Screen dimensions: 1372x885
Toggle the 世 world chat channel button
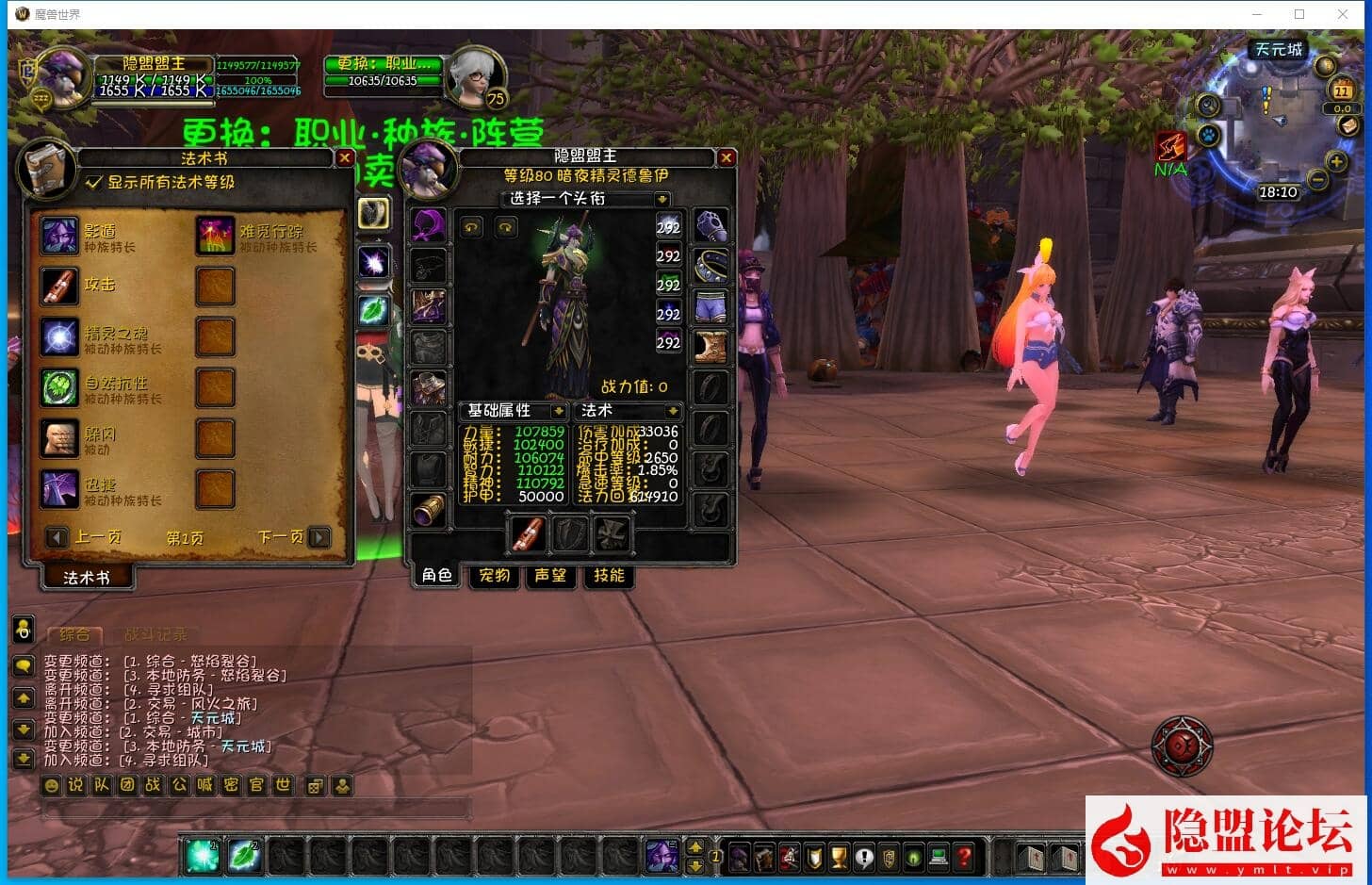click(281, 785)
